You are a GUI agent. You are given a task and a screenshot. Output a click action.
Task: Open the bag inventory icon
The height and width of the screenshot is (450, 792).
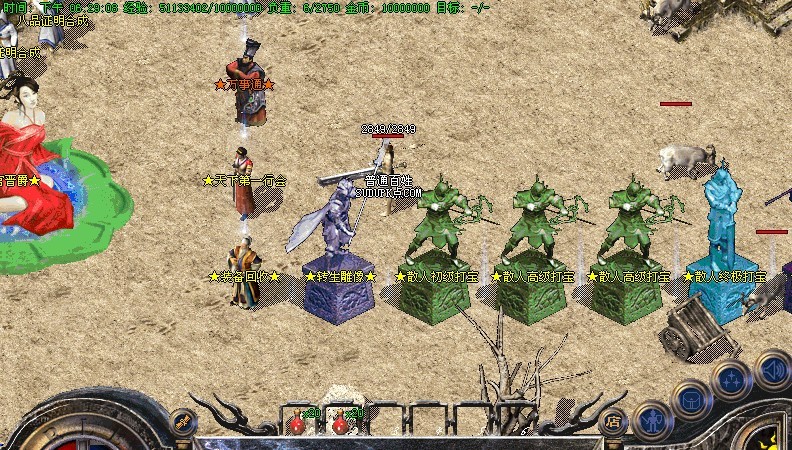click(x=692, y=400)
